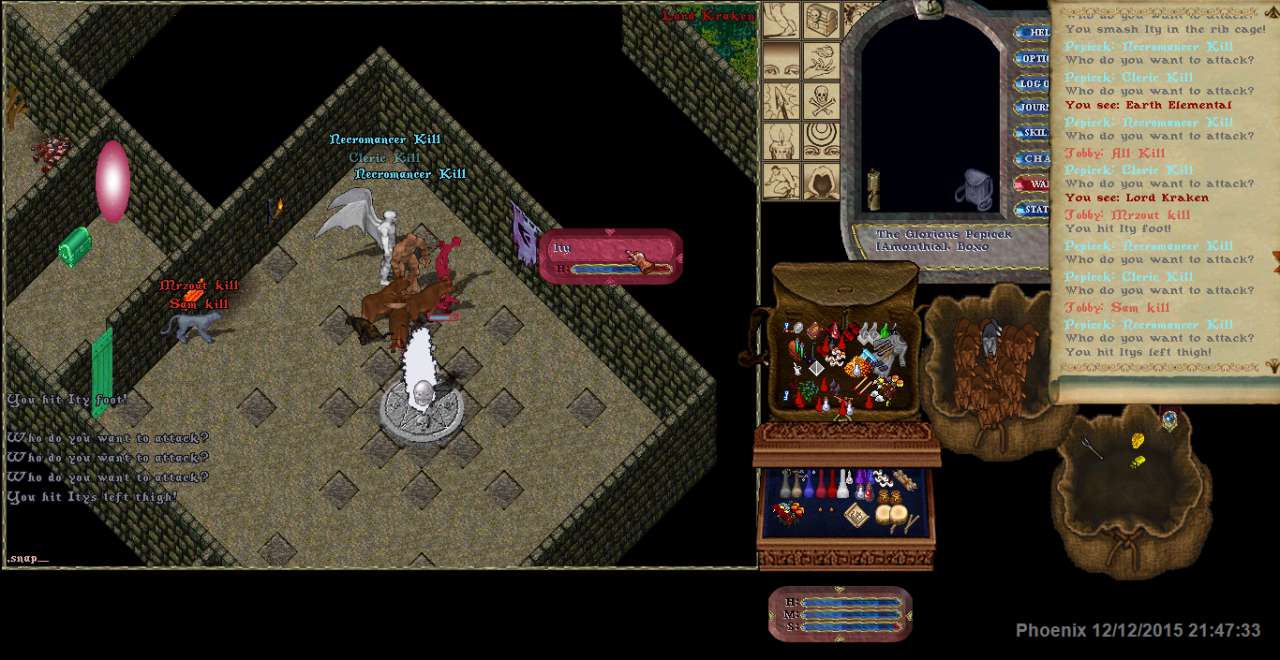Open the Options menu from the paperdoll
Viewport: 1280px width, 660px height.
click(x=1033, y=57)
